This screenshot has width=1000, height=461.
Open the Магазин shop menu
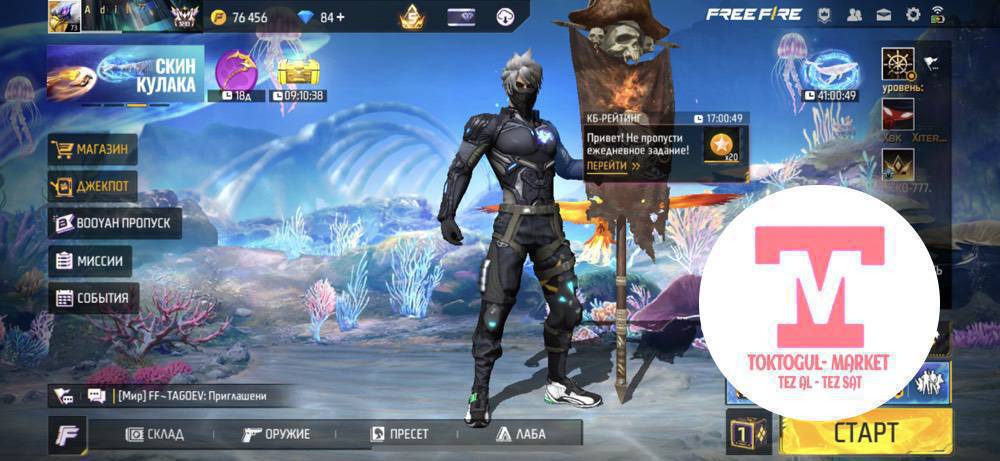click(x=93, y=150)
